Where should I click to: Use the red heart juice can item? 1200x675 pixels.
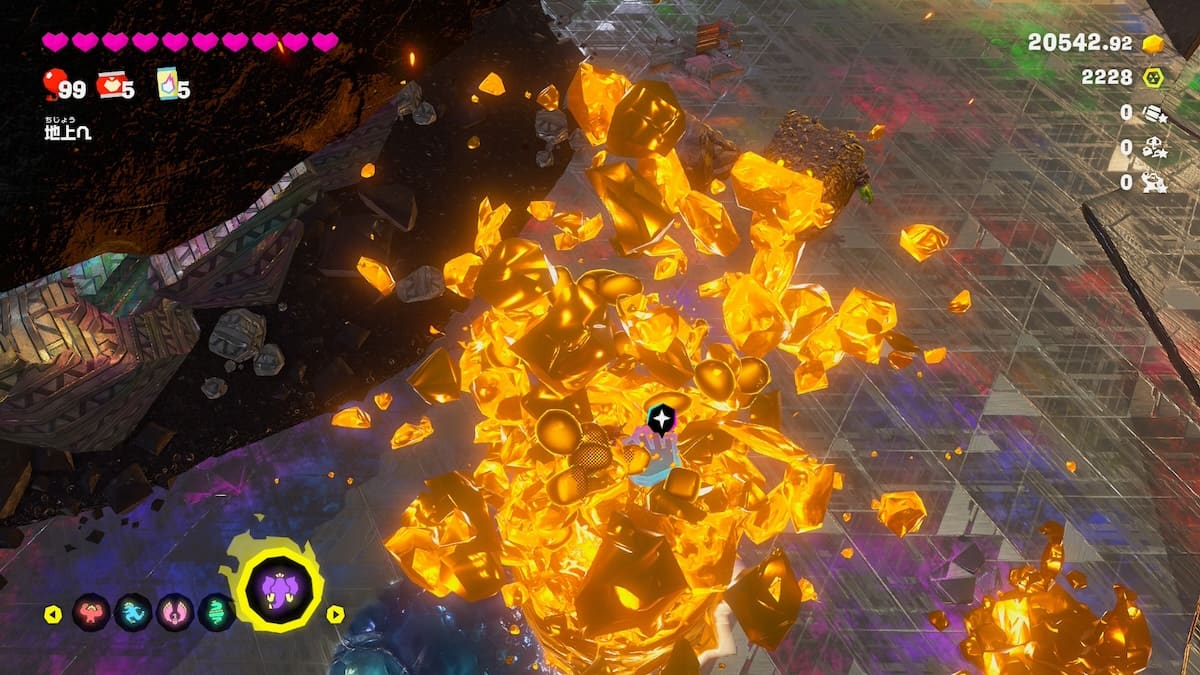[110, 86]
